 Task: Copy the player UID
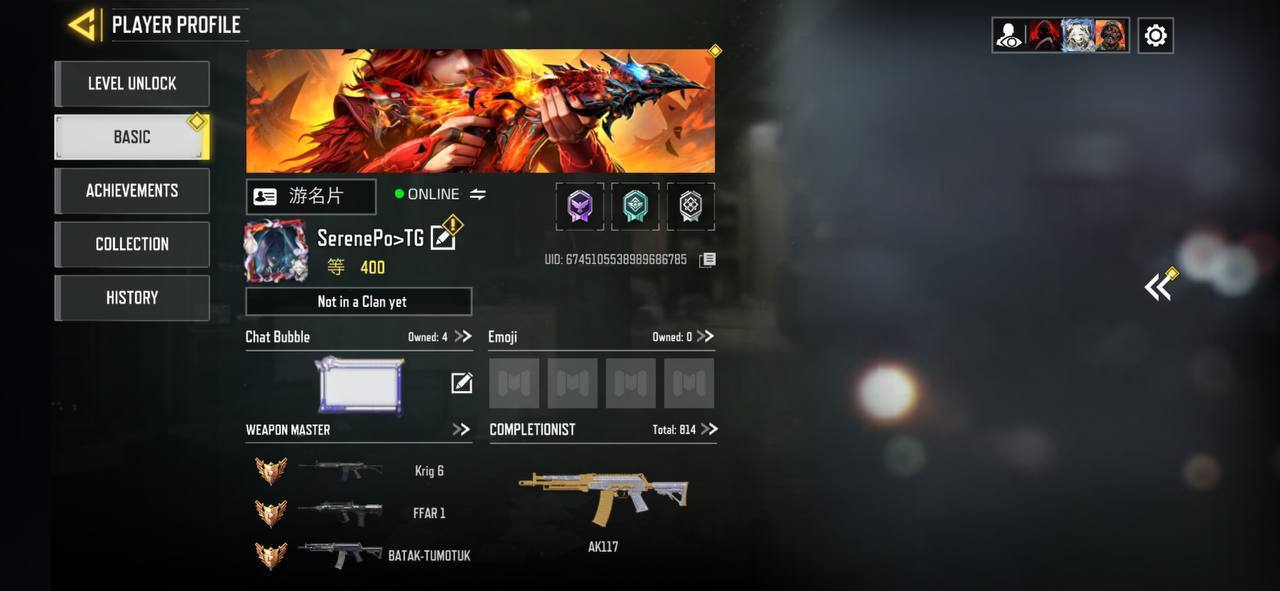(x=707, y=260)
